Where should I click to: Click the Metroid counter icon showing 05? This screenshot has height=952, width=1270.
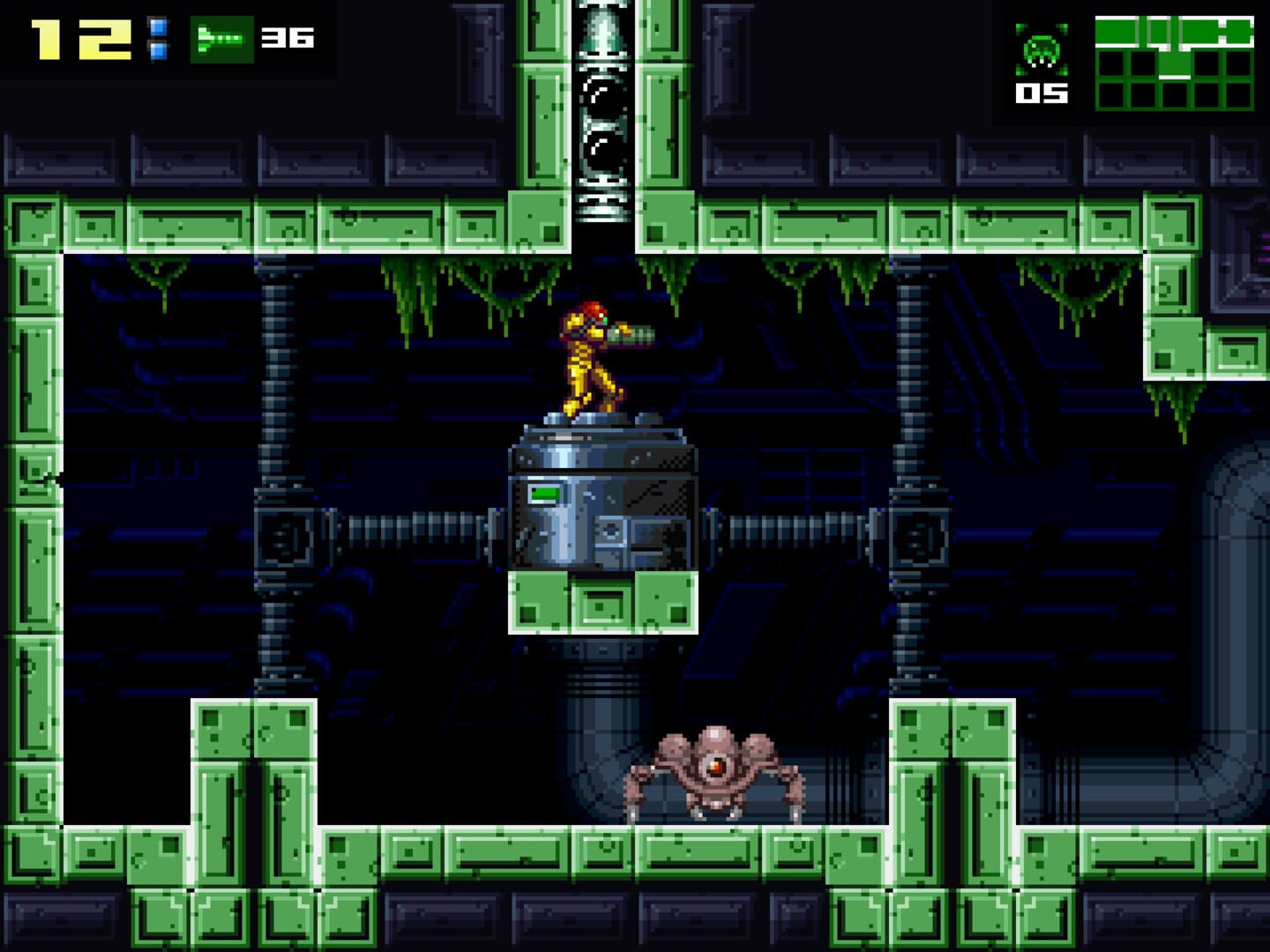tap(1041, 55)
